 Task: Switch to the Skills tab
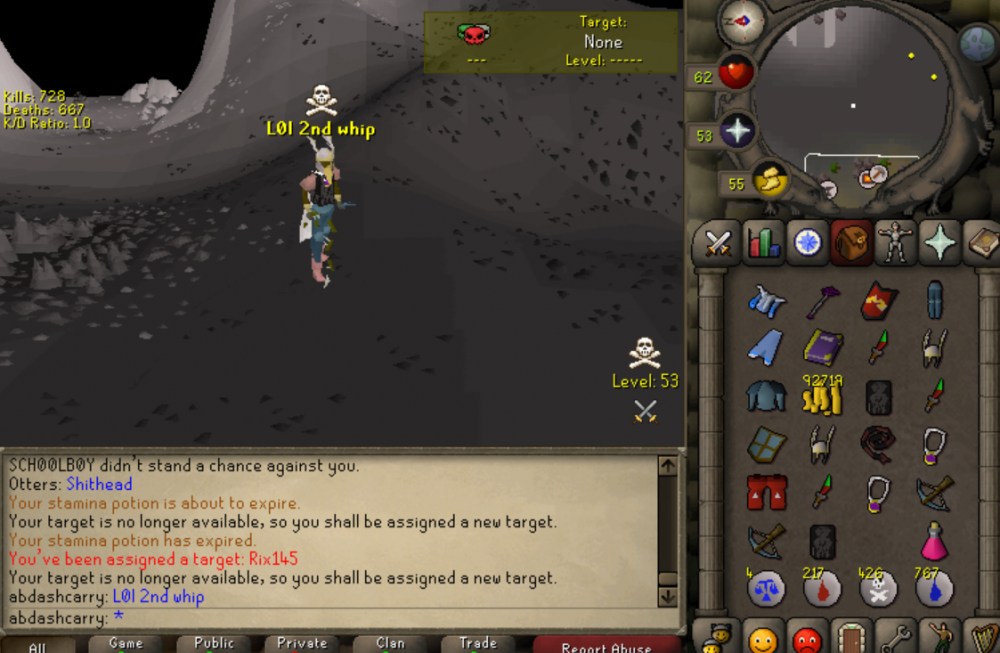click(x=763, y=242)
